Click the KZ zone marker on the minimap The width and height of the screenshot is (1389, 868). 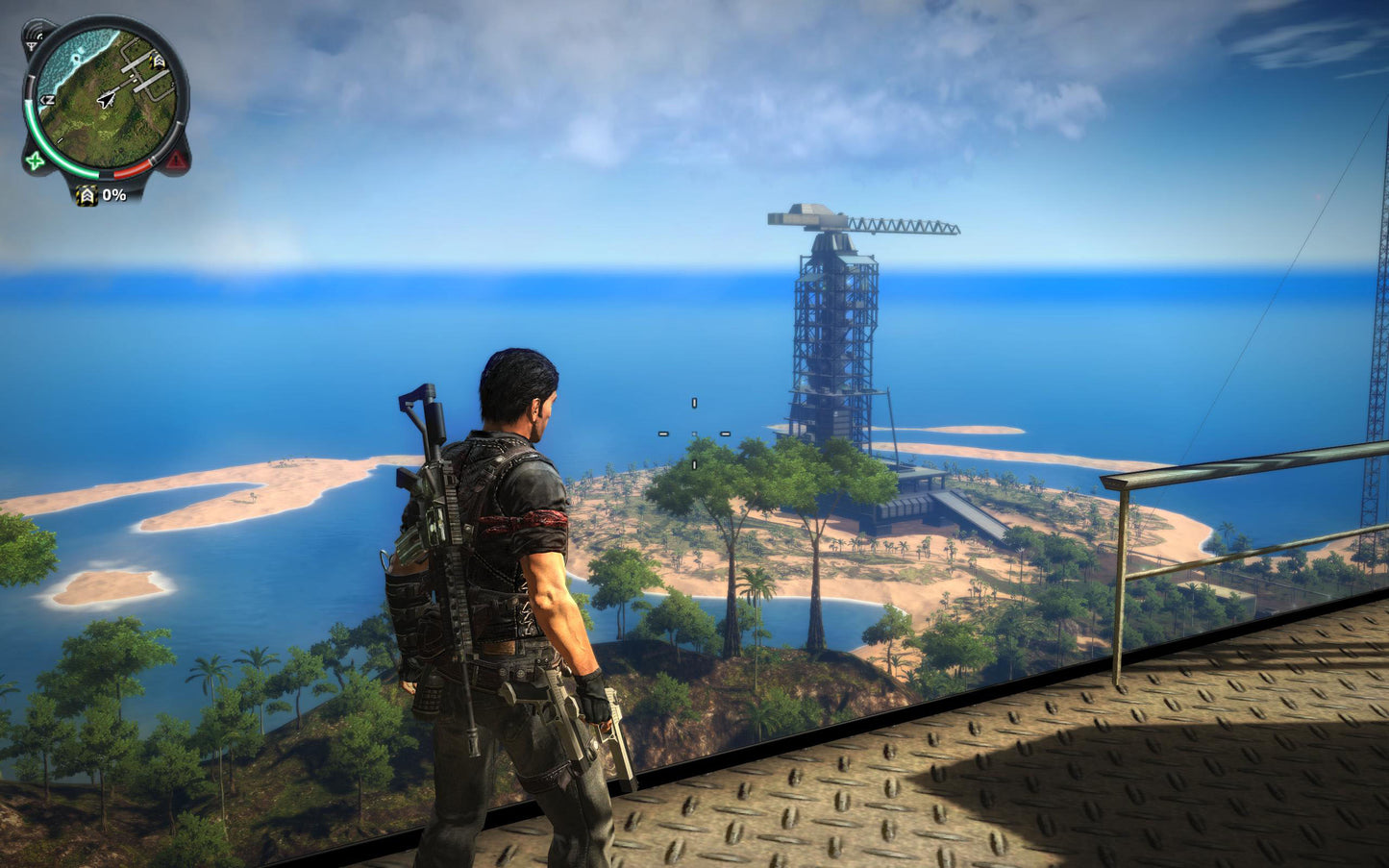click(47, 98)
